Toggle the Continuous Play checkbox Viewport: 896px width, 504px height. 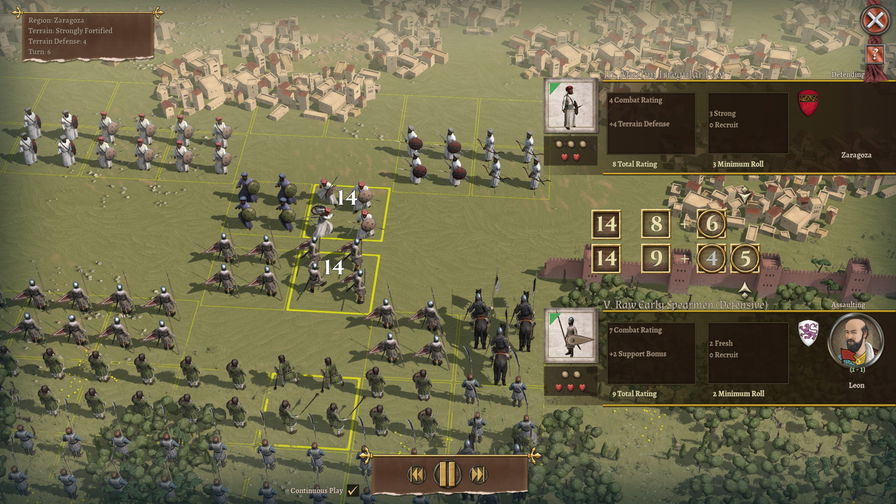(x=353, y=490)
